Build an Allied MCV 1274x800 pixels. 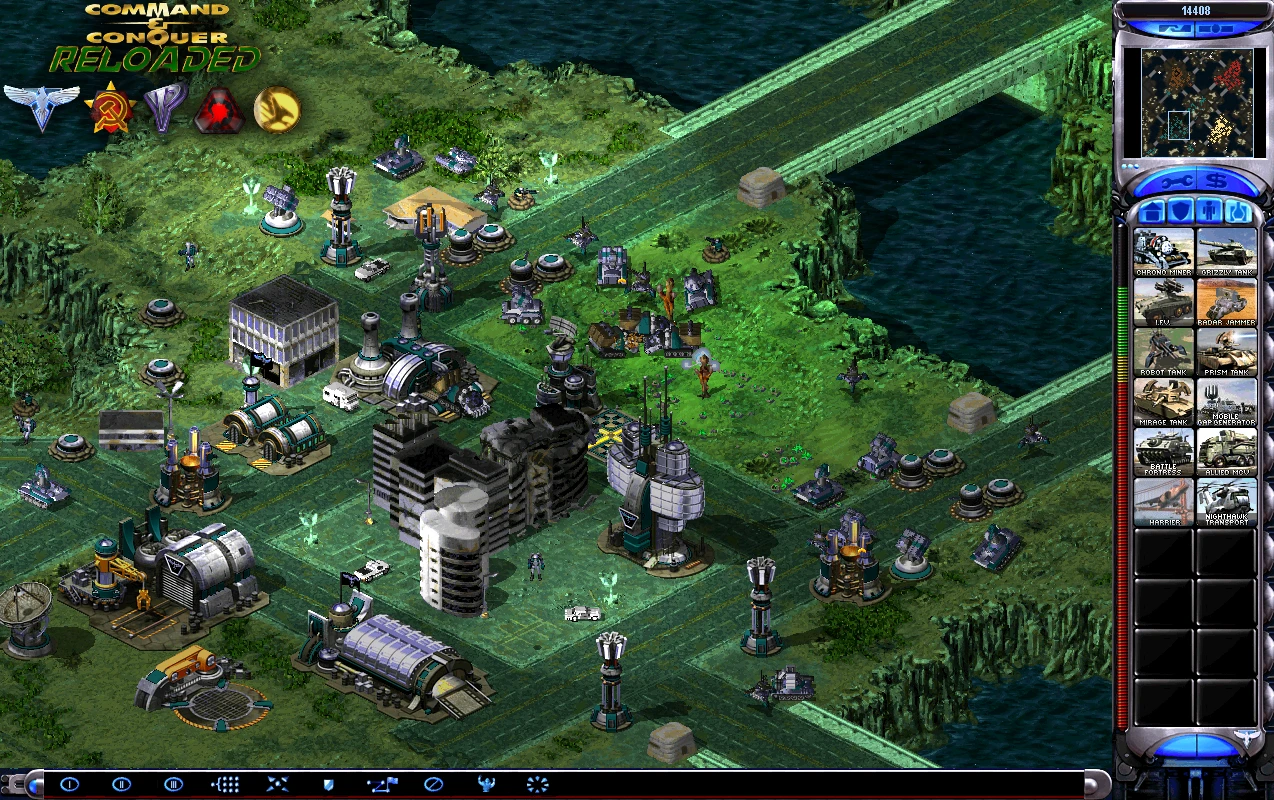coord(1227,452)
